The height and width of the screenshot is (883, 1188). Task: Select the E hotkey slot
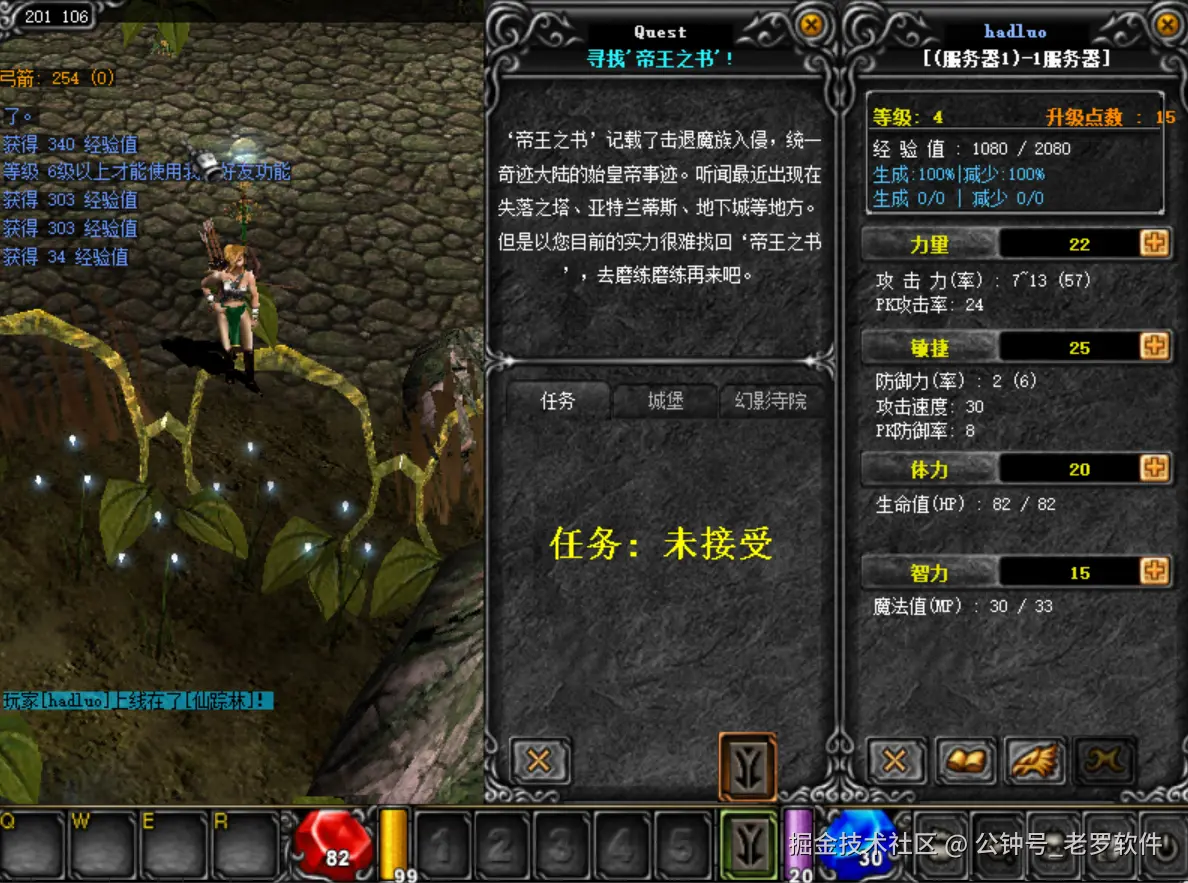click(172, 844)
